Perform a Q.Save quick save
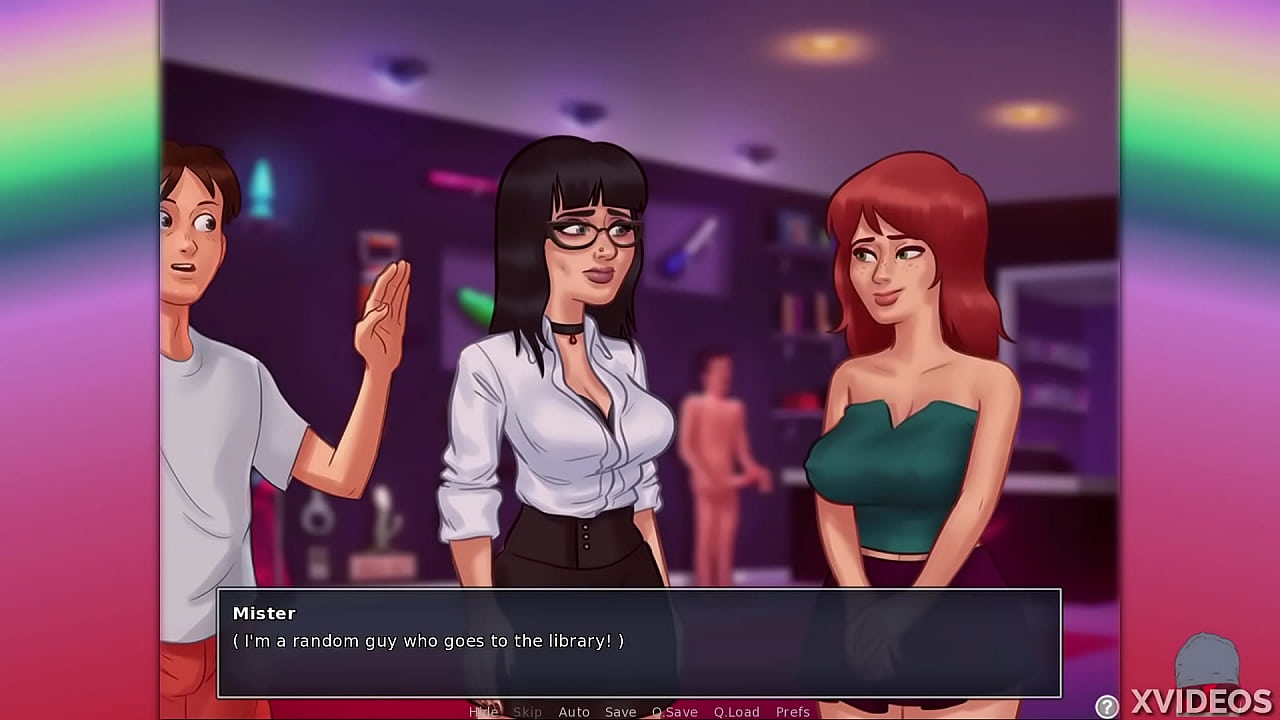This screenshot has height=720, width=1280. (673, 712)
